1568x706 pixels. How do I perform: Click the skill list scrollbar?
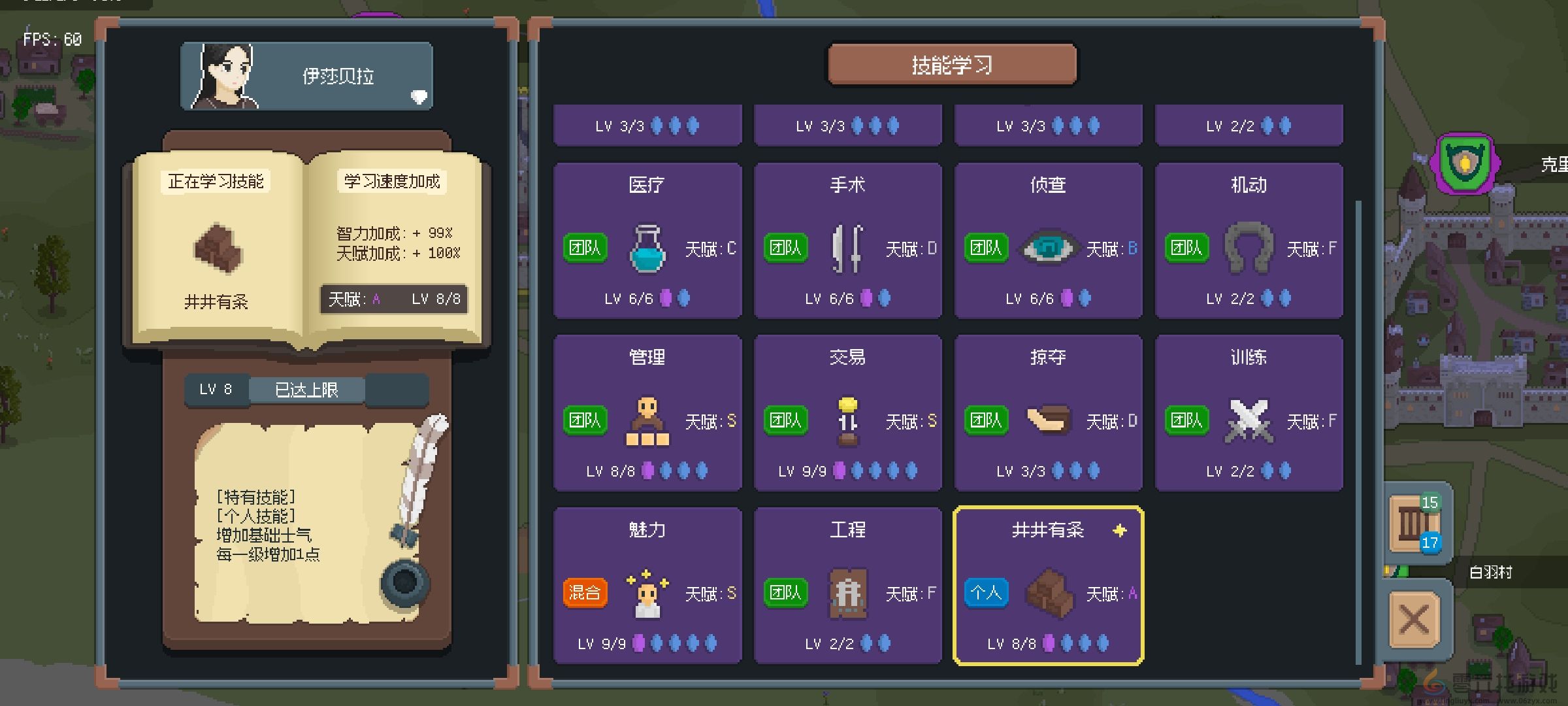tap(1358, 431)
